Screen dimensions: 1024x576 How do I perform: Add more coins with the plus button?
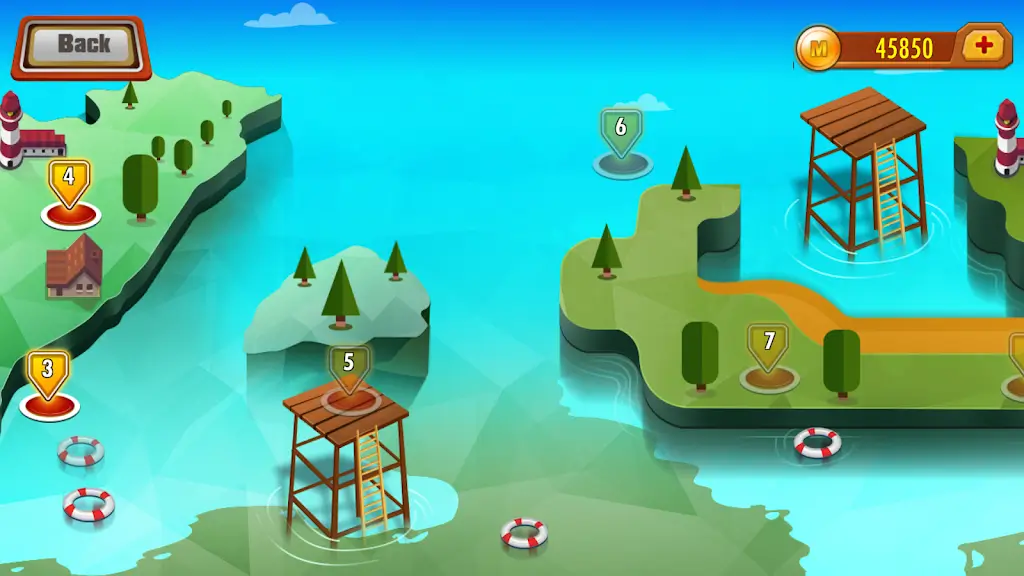coord(984,46)
